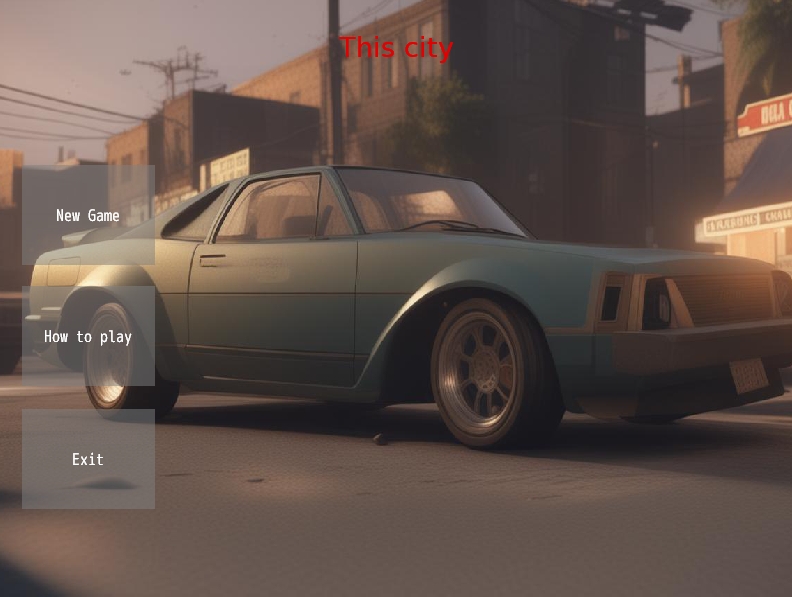This screenshot has width=792, height=597.
Task: Choose Exit to quit the game
Action: [88, 459]
